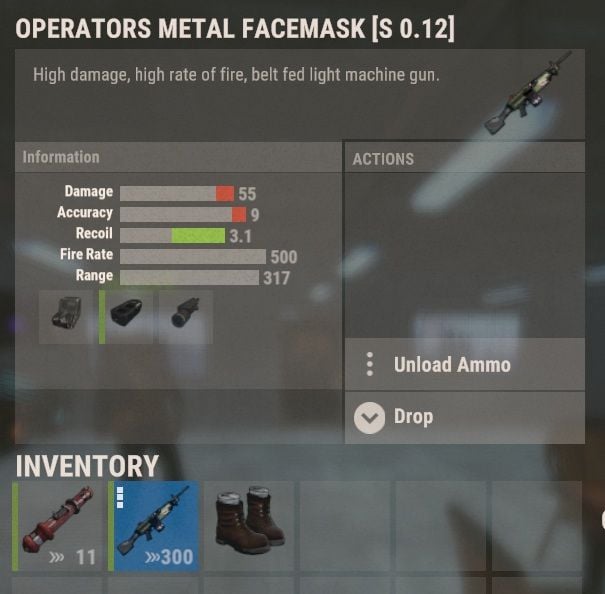
Task: Pick the brown boots in inventory
Action: pos(250,526)
